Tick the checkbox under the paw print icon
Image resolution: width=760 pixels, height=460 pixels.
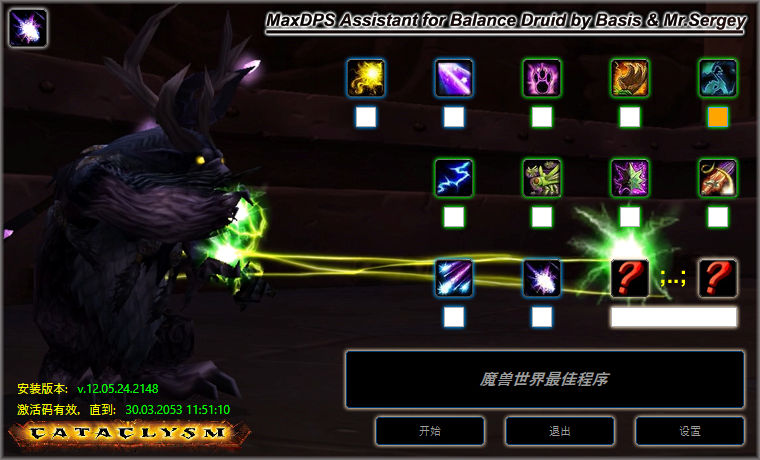click(x=542, y=117)
